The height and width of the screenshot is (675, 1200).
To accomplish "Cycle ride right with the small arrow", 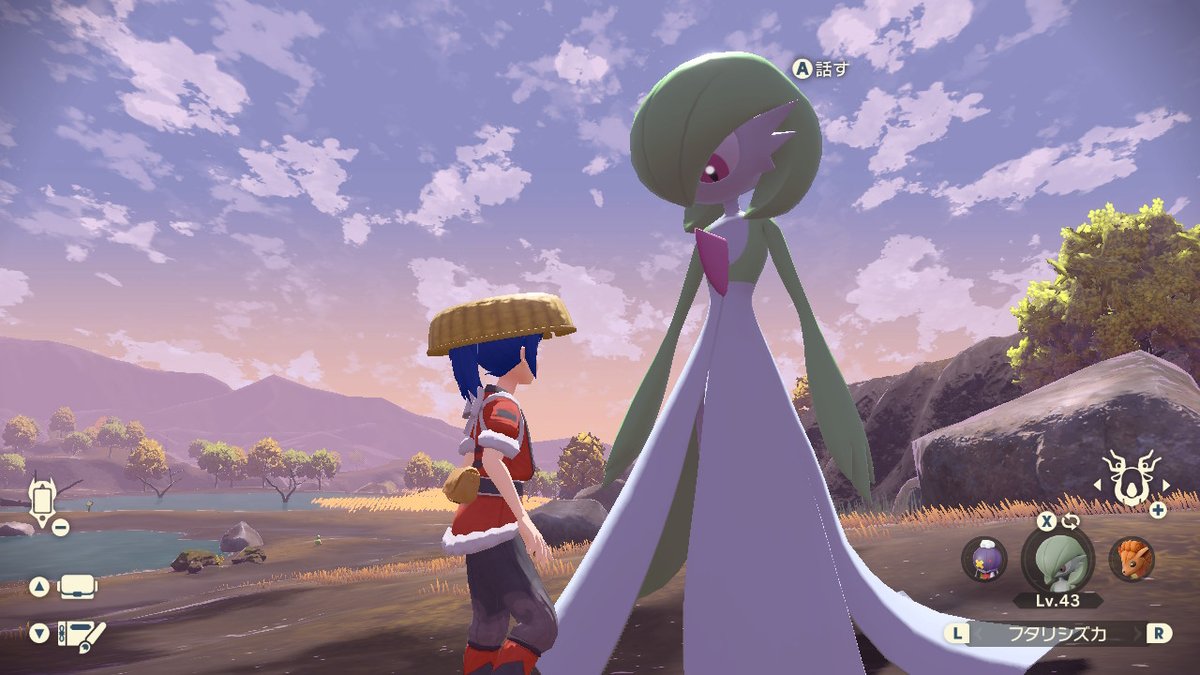I will click(1165, 485).
